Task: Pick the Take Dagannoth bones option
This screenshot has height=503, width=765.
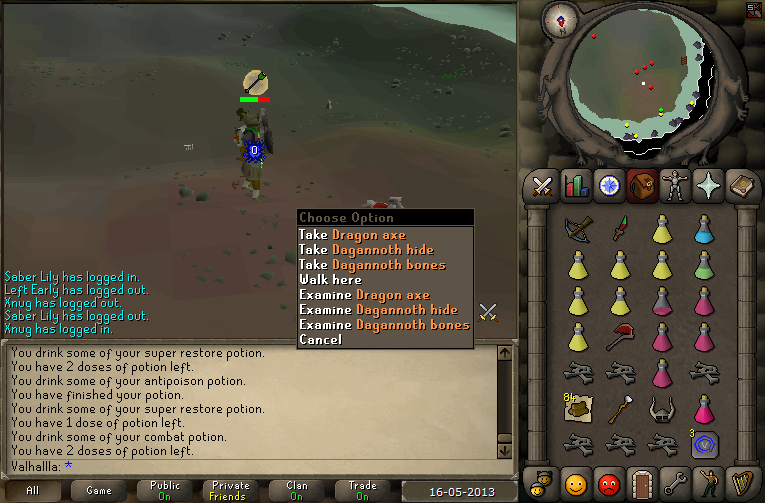Action: pyautogui.click(x=371, y=265)
